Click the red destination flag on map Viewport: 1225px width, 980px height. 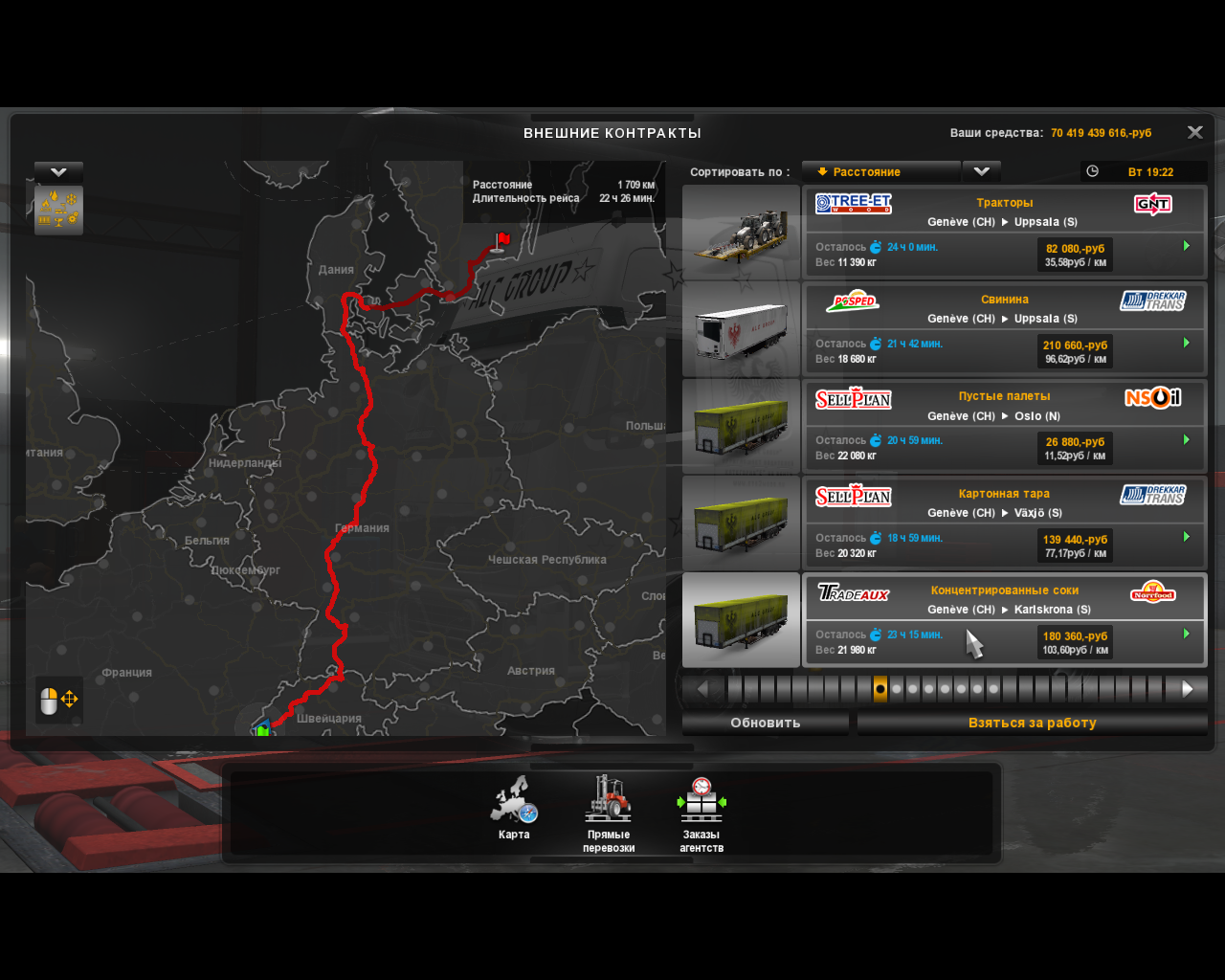tap(502, 239)
